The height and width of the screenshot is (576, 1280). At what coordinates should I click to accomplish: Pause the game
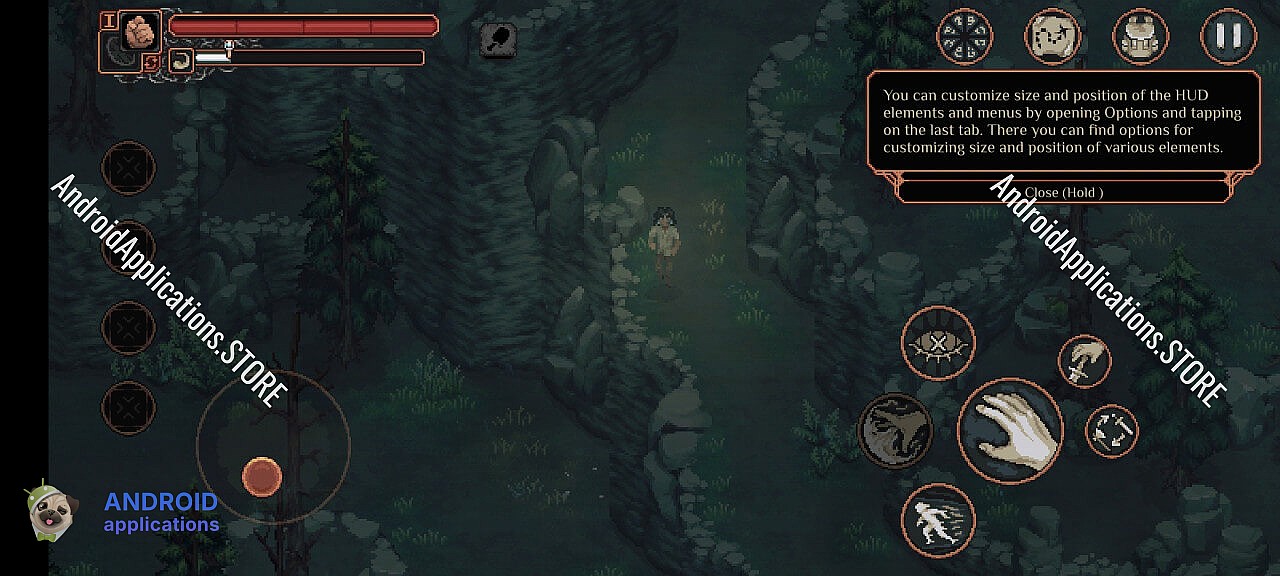point(1228,37)
